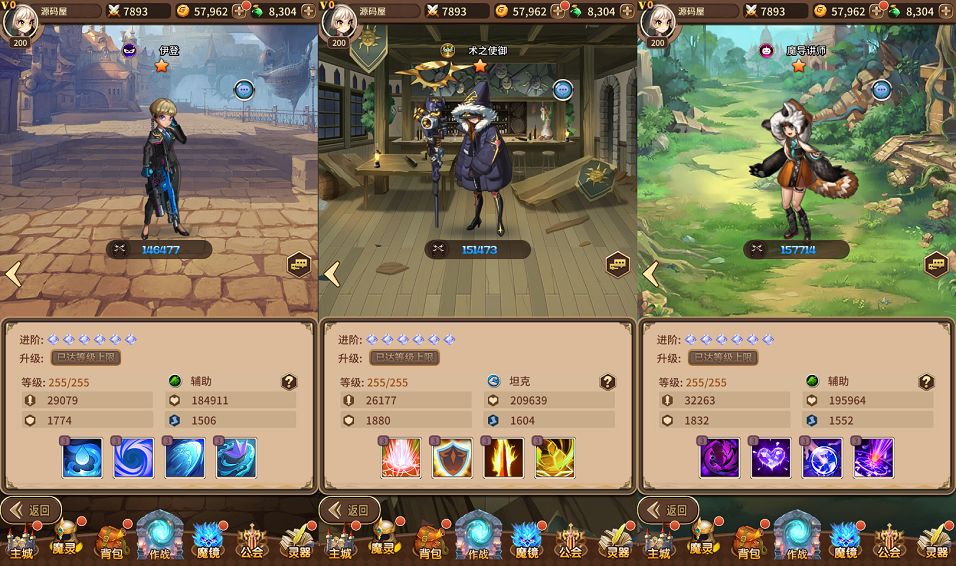Open 灵器 menu below 魔导讲师's panel
Screen dimensions: 956x566
[936, 542]
